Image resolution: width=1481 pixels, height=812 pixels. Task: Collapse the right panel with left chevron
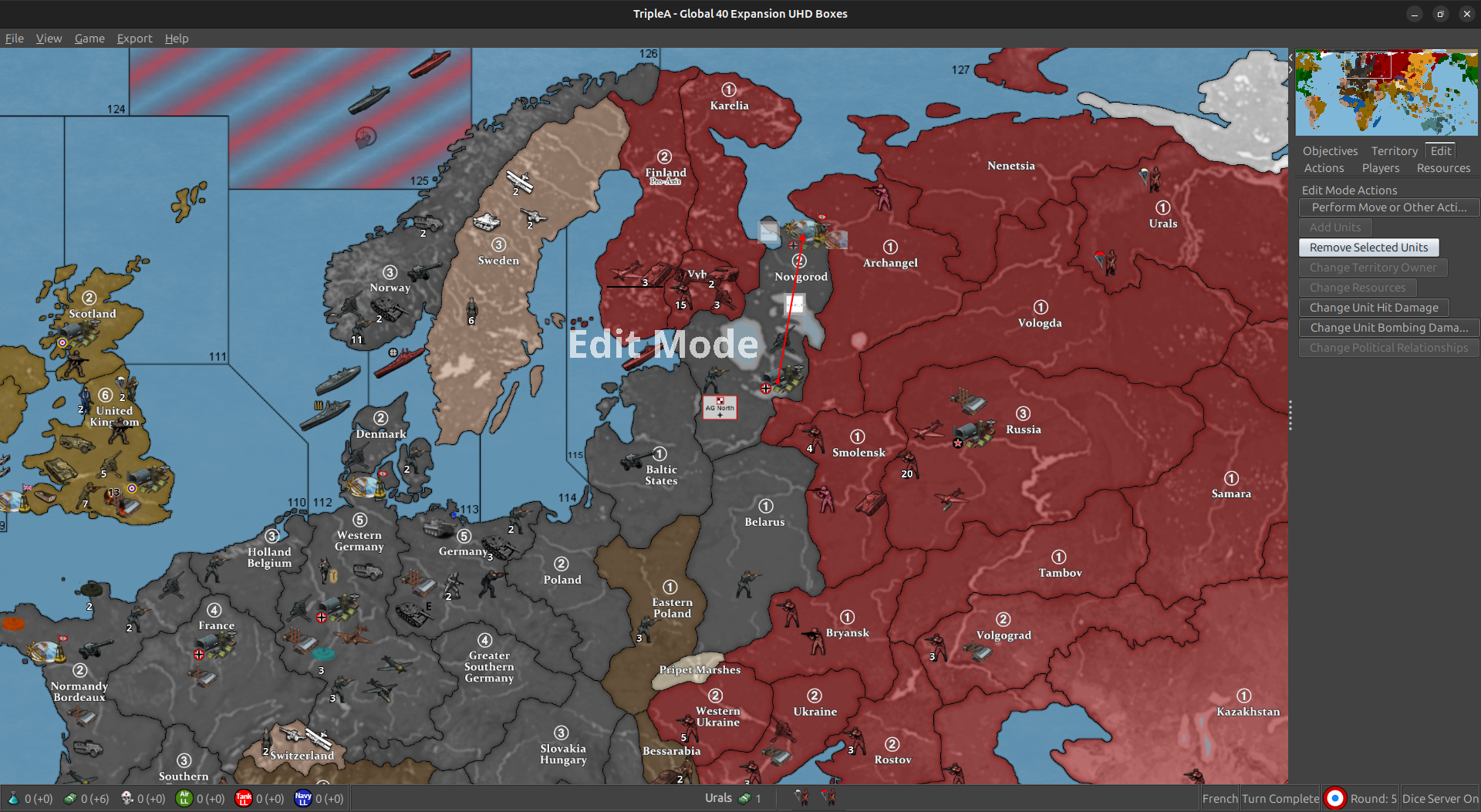[x=1289, y=56]
